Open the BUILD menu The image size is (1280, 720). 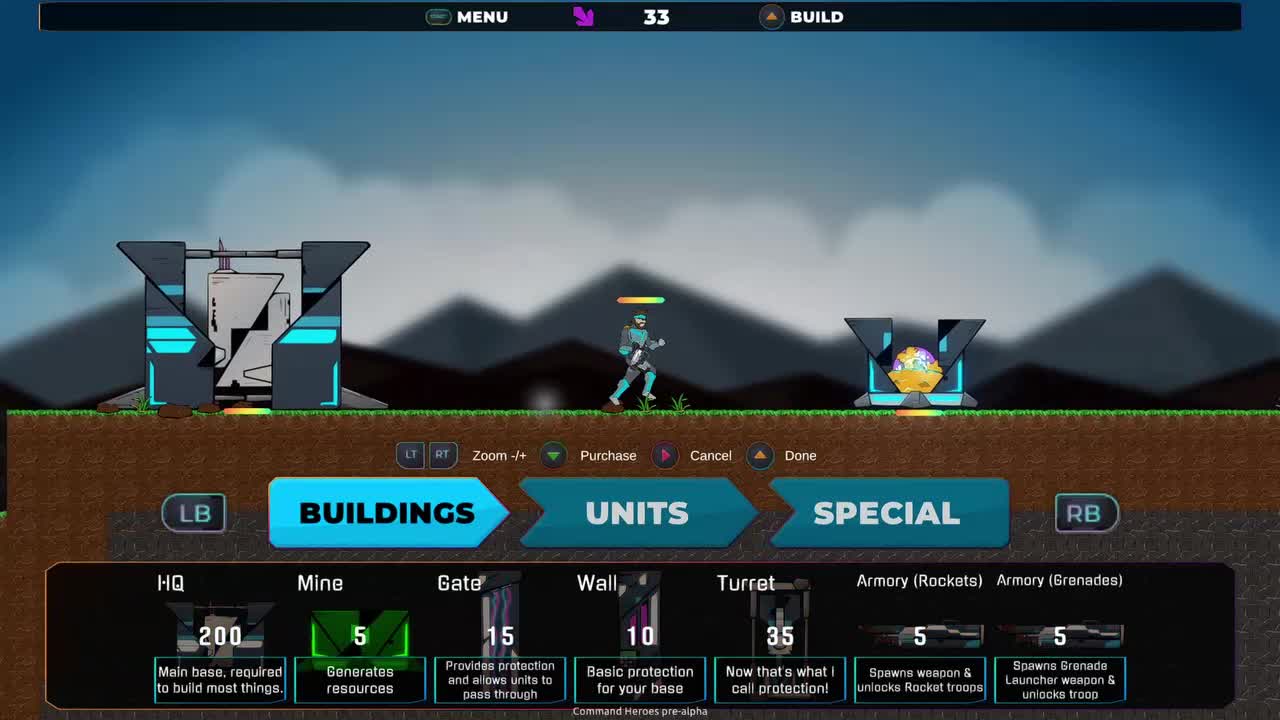pyautogui.click(x=770, y=17)
